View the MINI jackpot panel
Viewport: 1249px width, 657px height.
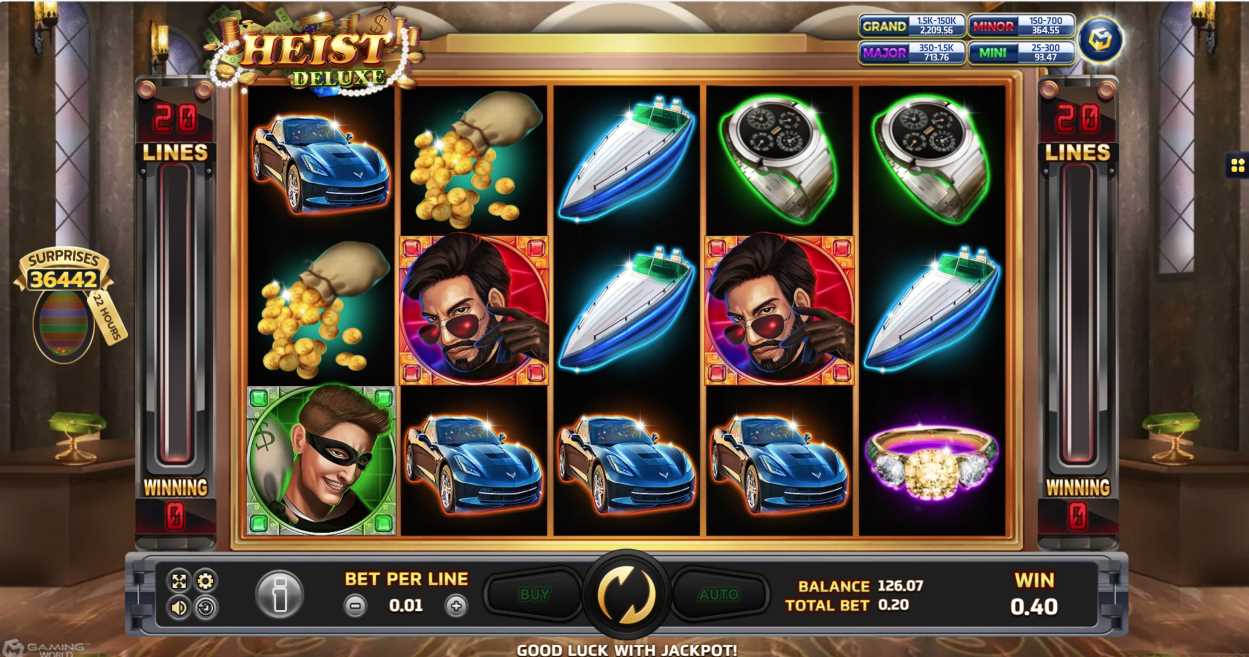[1020, 53]
